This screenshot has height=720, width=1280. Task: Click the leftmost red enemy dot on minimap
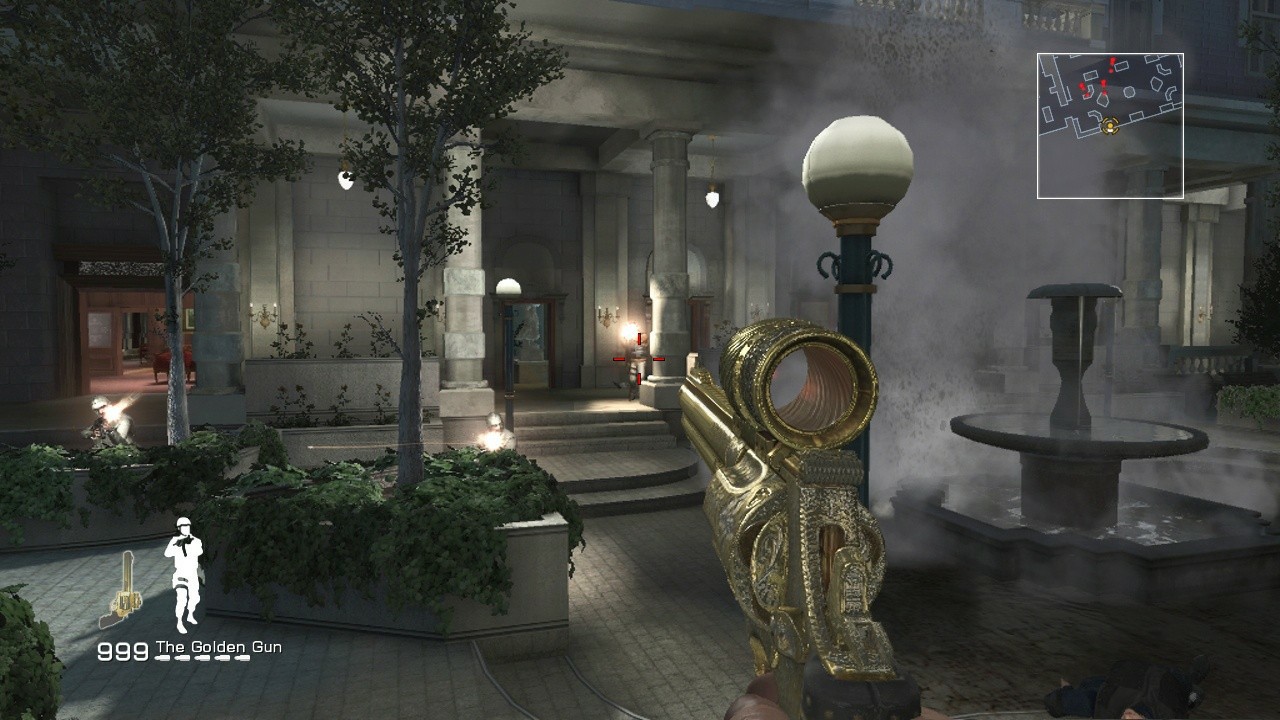1081,87
